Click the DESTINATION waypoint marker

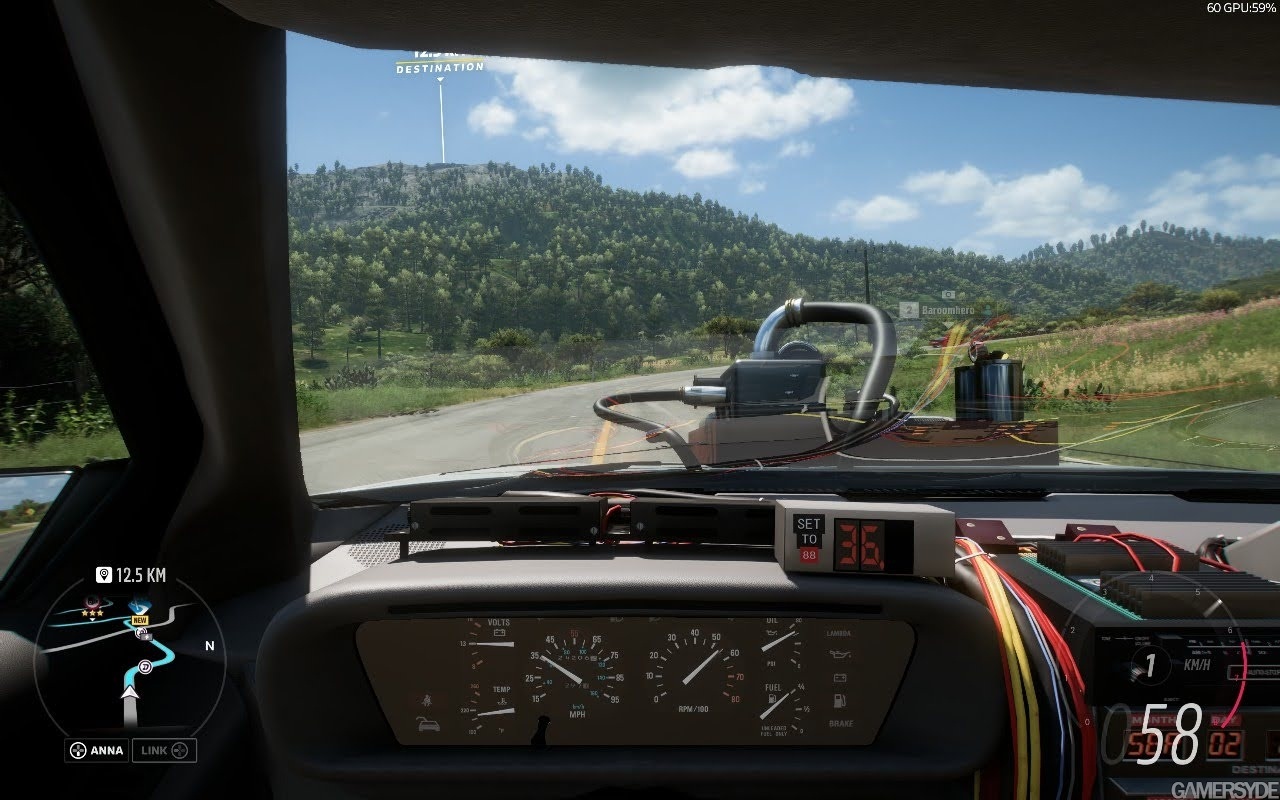coord(440,68)
